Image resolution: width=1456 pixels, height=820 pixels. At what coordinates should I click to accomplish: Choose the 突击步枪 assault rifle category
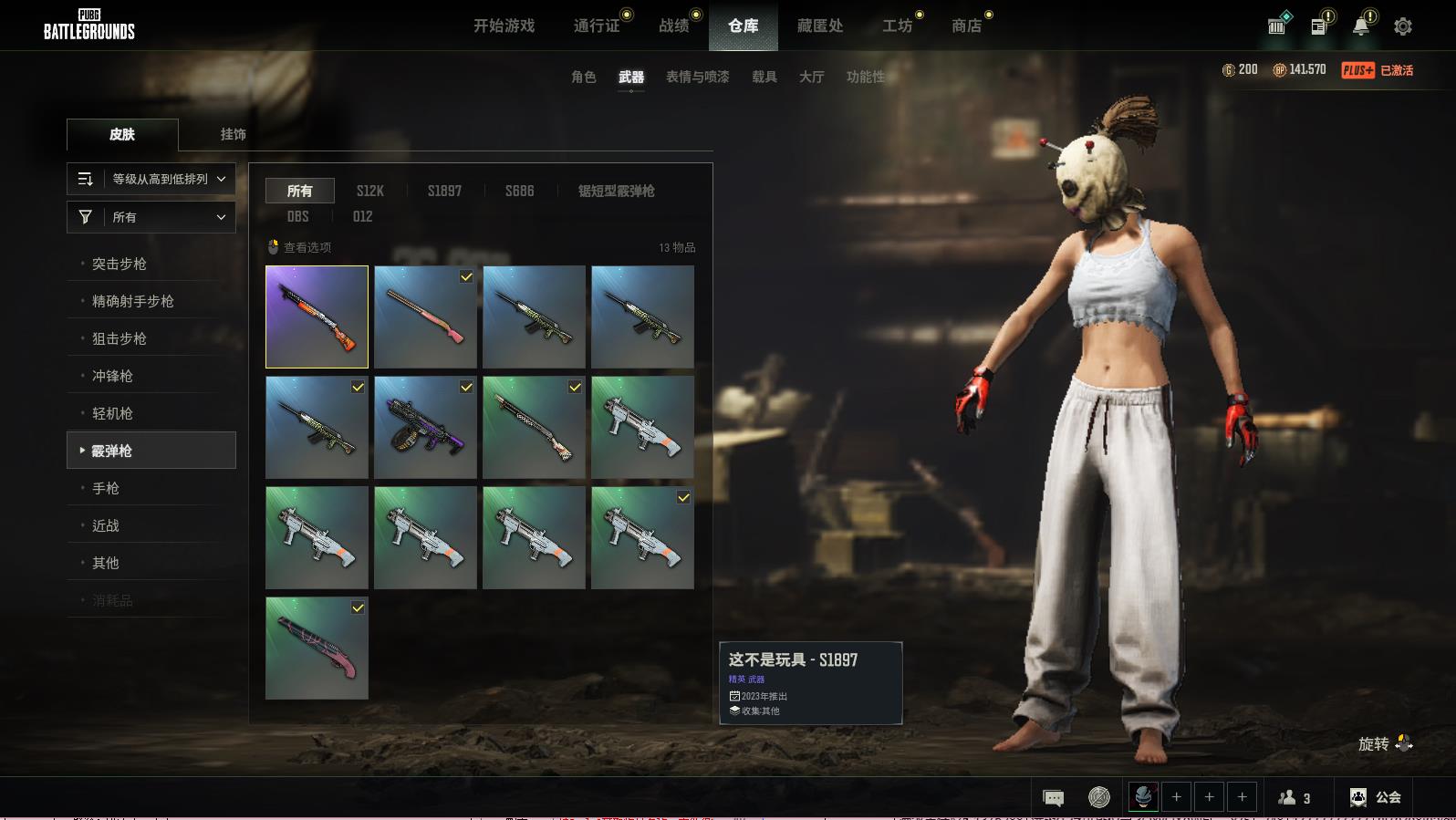(120, 264)
